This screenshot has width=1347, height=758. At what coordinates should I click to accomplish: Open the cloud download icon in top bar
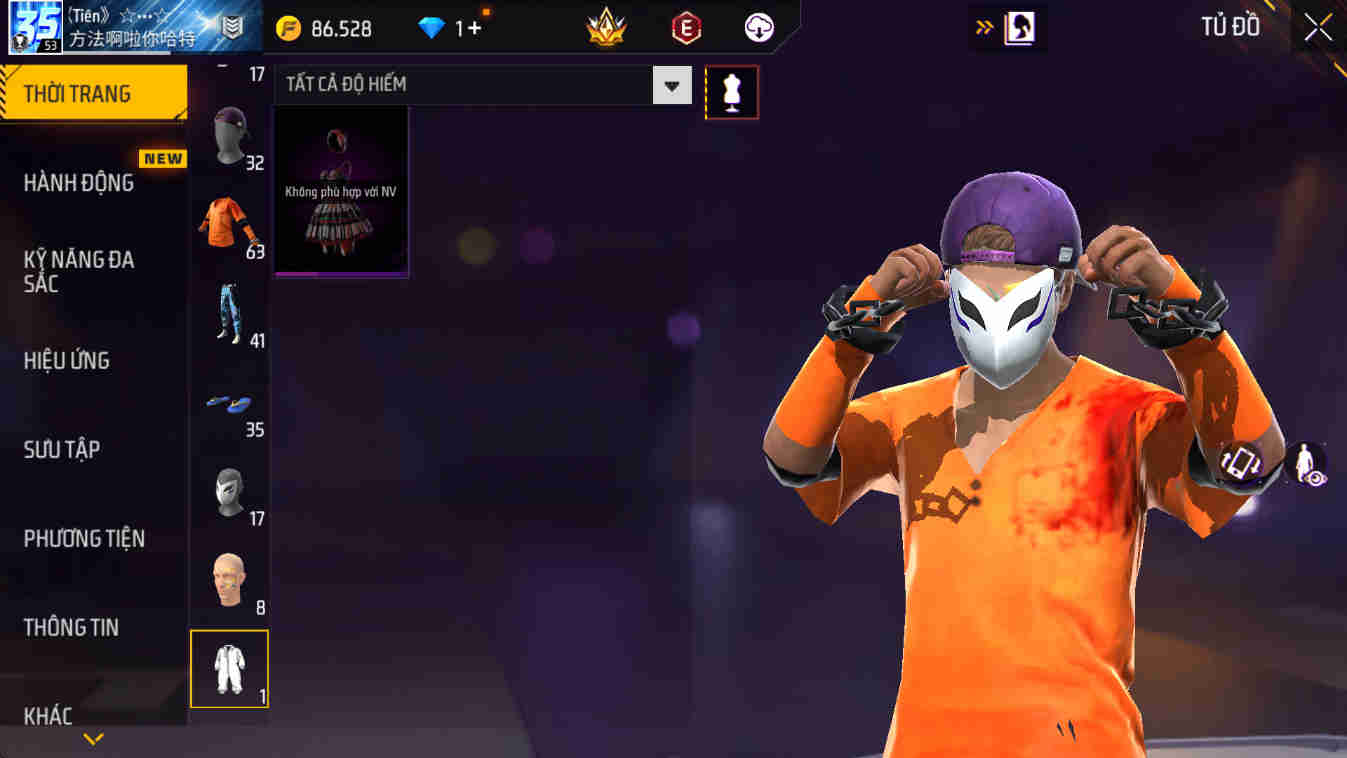pyautogui.click(x=757, y=27)
